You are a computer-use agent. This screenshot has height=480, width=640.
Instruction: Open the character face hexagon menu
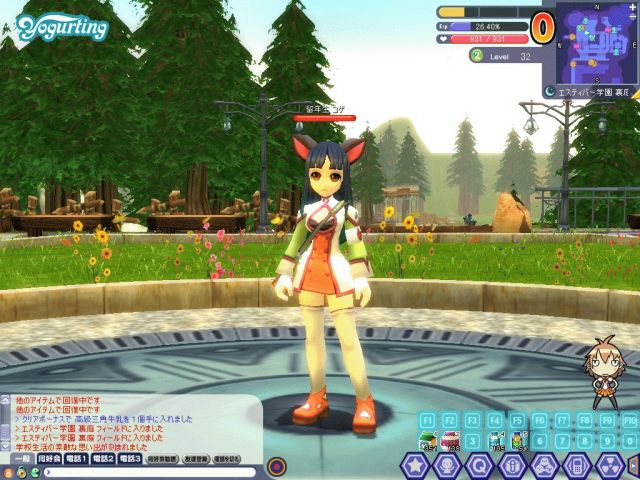tap(447, 466)
